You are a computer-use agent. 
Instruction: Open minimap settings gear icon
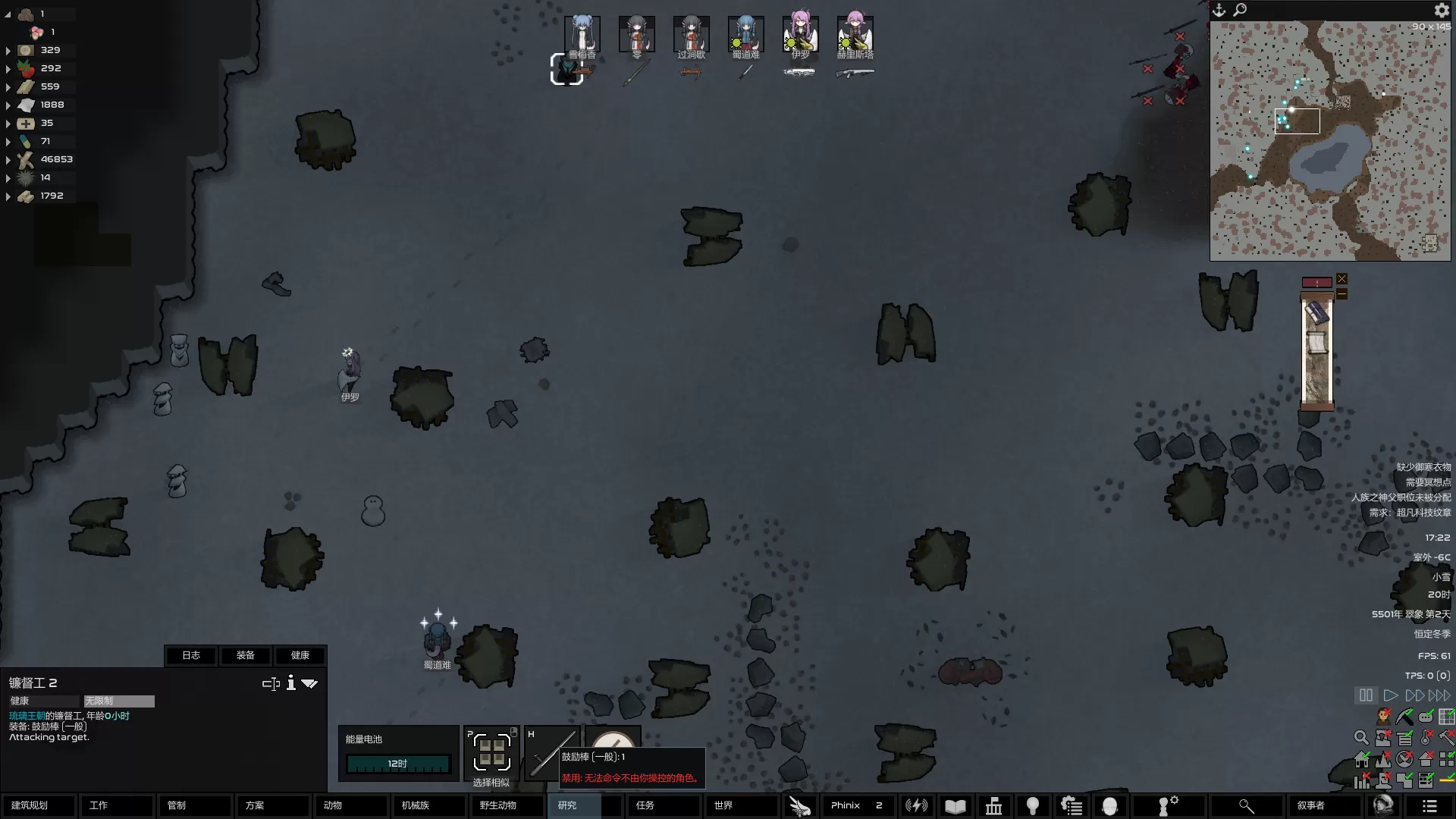1442,10
